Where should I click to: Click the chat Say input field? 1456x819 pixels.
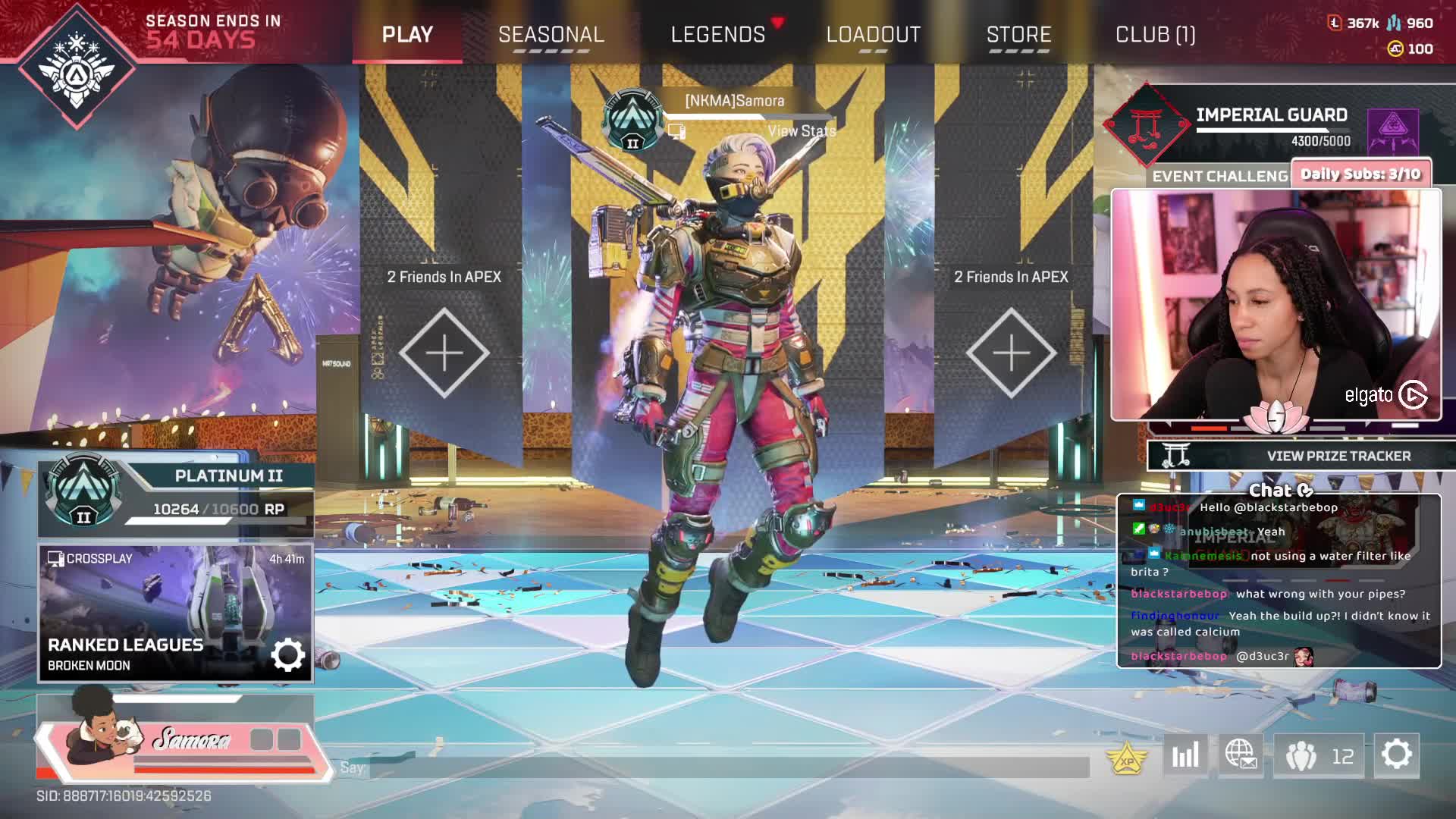click(x=728, y=767)
